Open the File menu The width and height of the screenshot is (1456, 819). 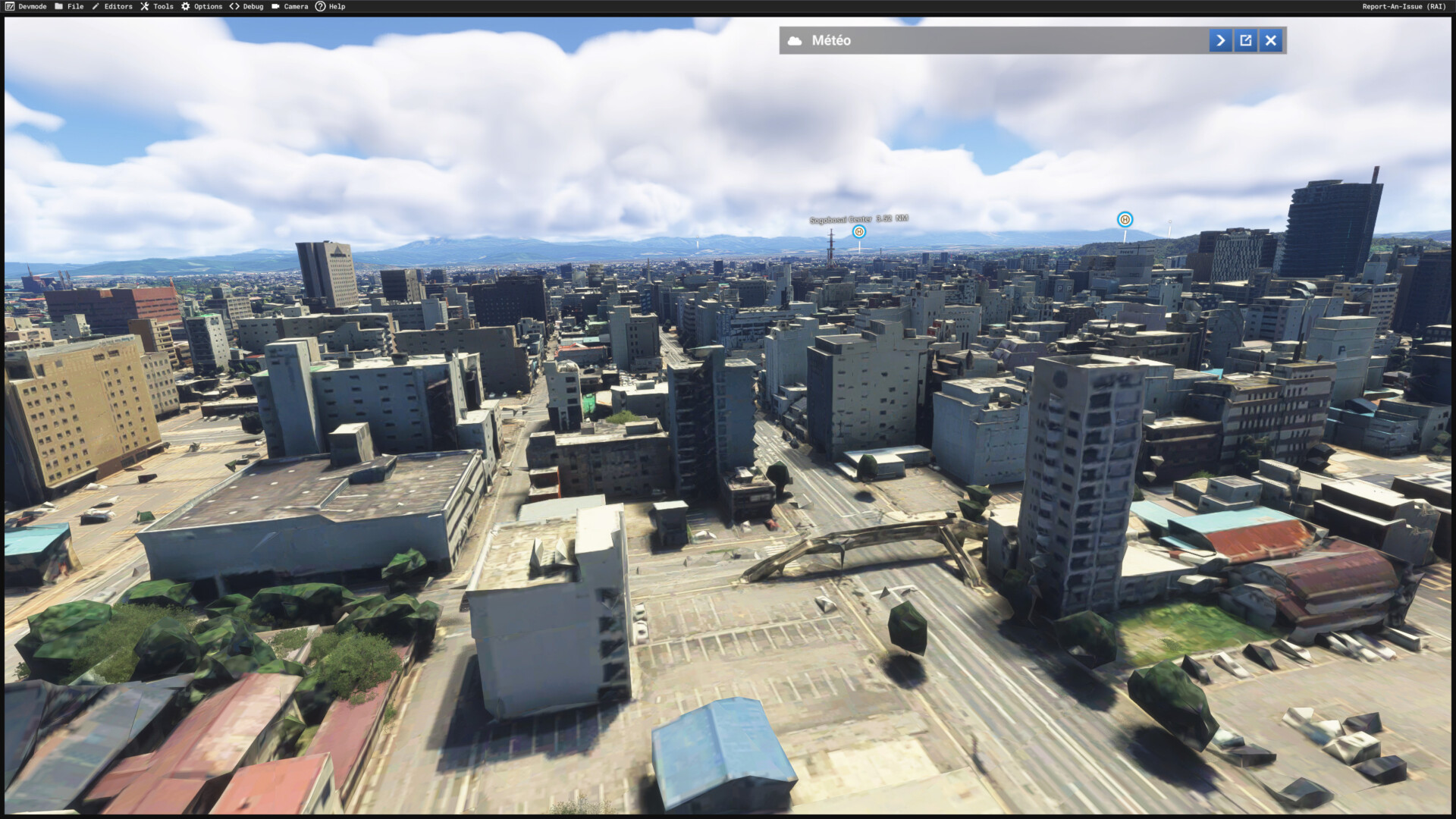pos(69,6)
